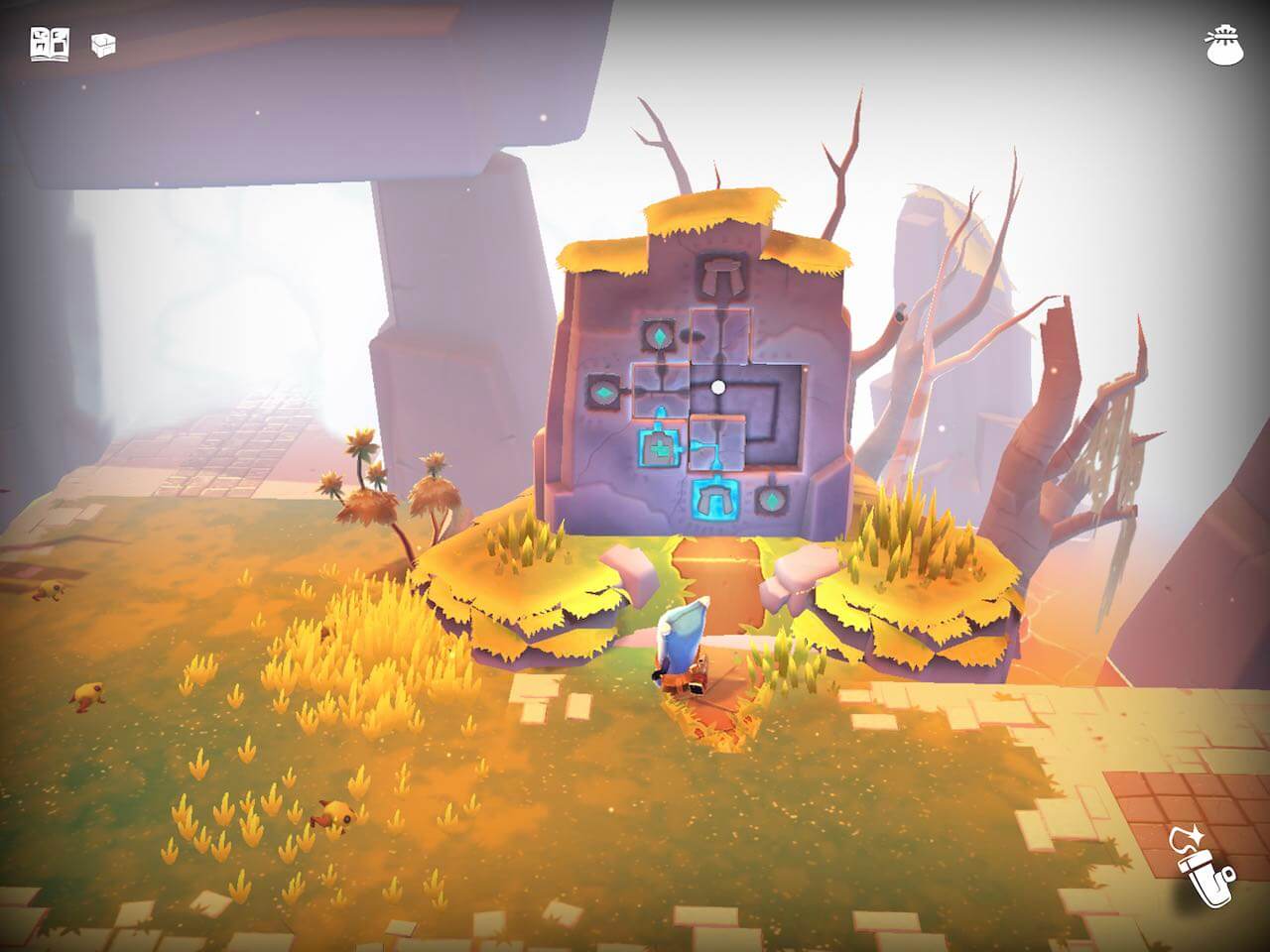Open the journal book icon
This screenshot has width=1270, height=952.
pos(50,45)
